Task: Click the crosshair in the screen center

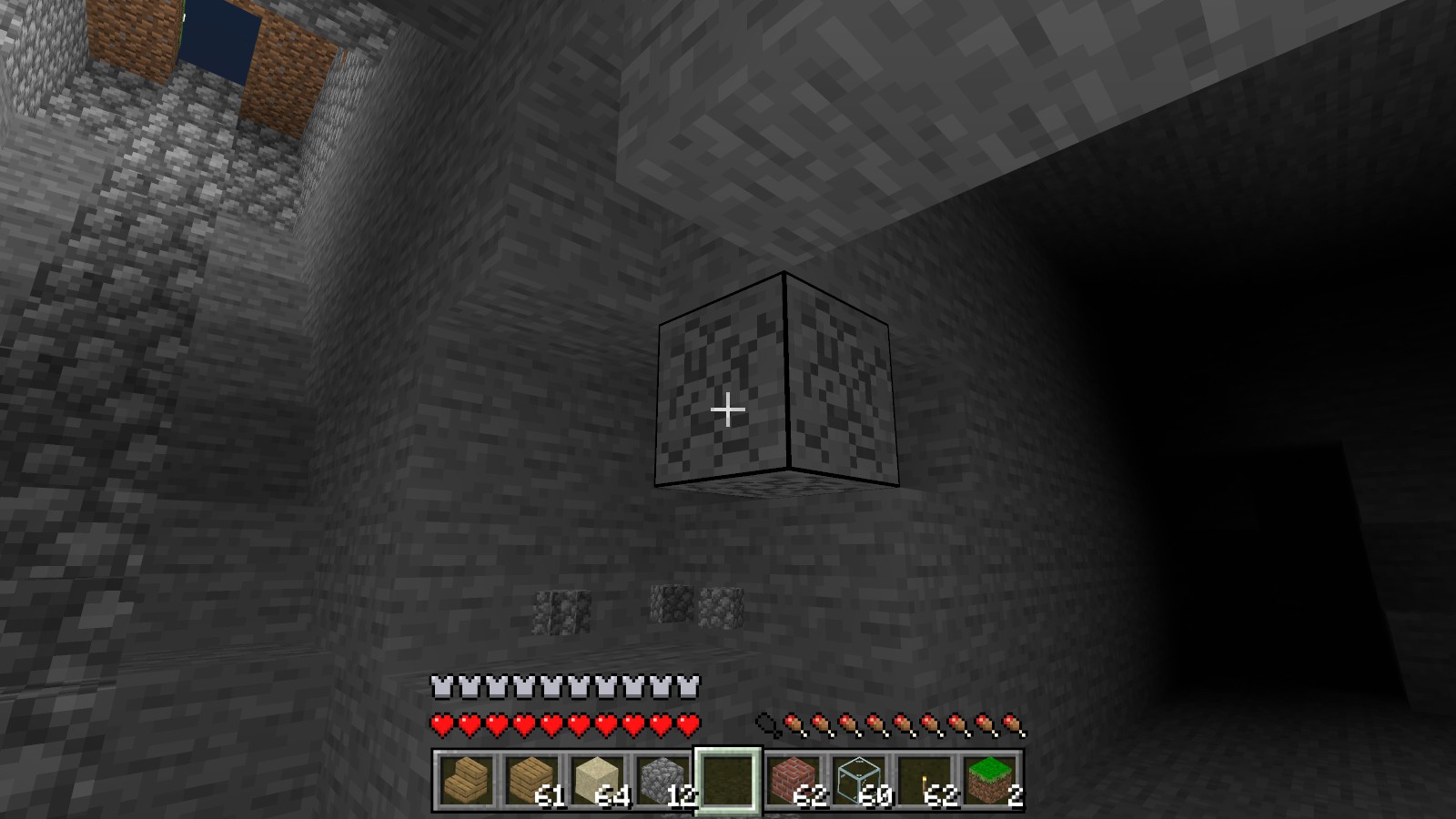Action: (x=728, y=409)
